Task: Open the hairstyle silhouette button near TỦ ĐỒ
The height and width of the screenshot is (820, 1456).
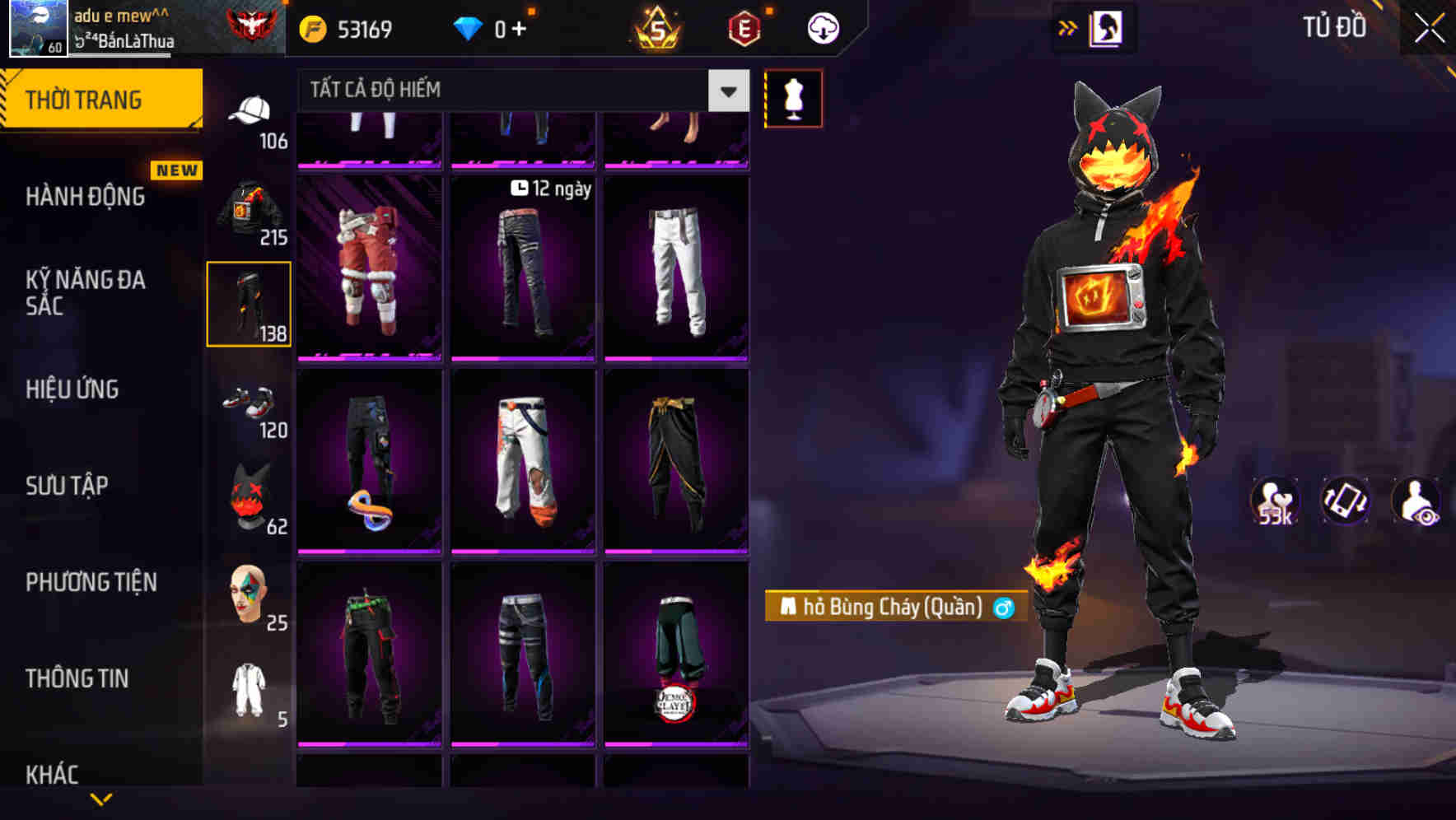Action: pyautogui.click(x=1108, y=27)
